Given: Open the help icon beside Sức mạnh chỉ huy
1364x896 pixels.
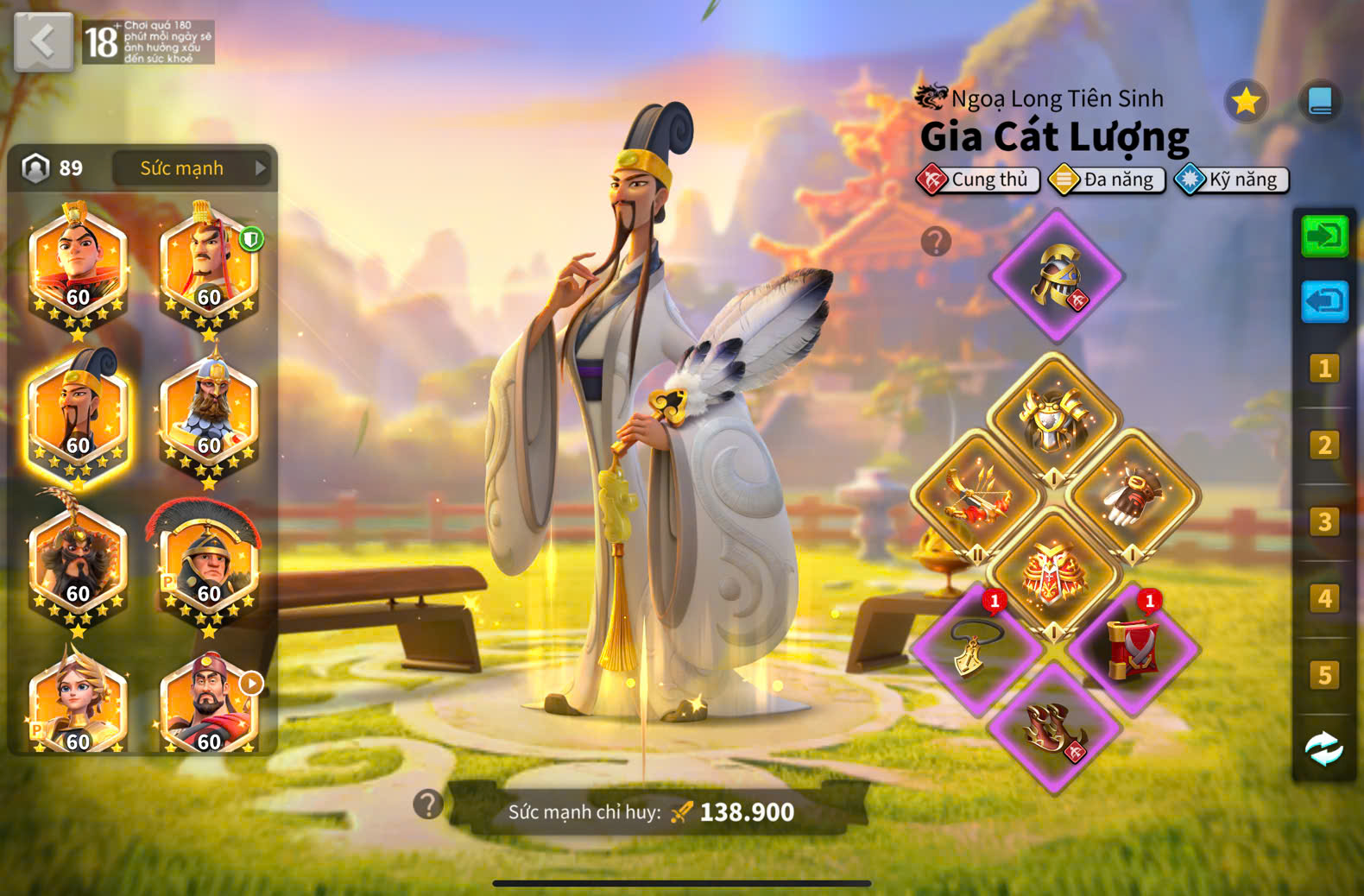Looking at the screenshot, I should [428, 805].
